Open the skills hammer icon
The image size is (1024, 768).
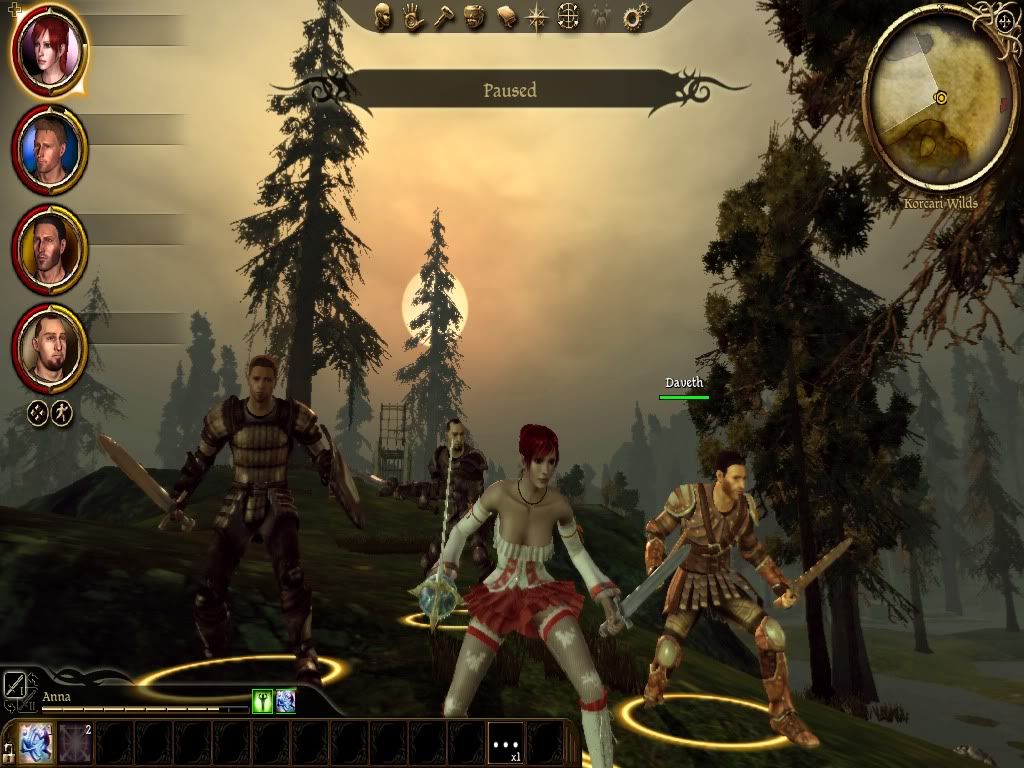click(x=444, y=16)
